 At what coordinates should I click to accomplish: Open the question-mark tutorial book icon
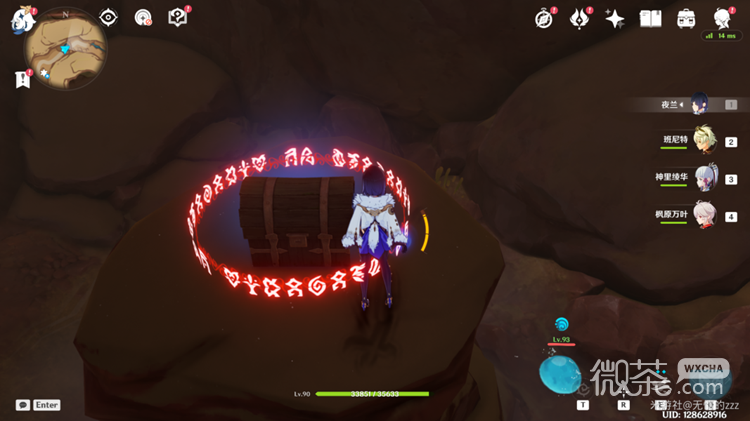coord(177,17)
